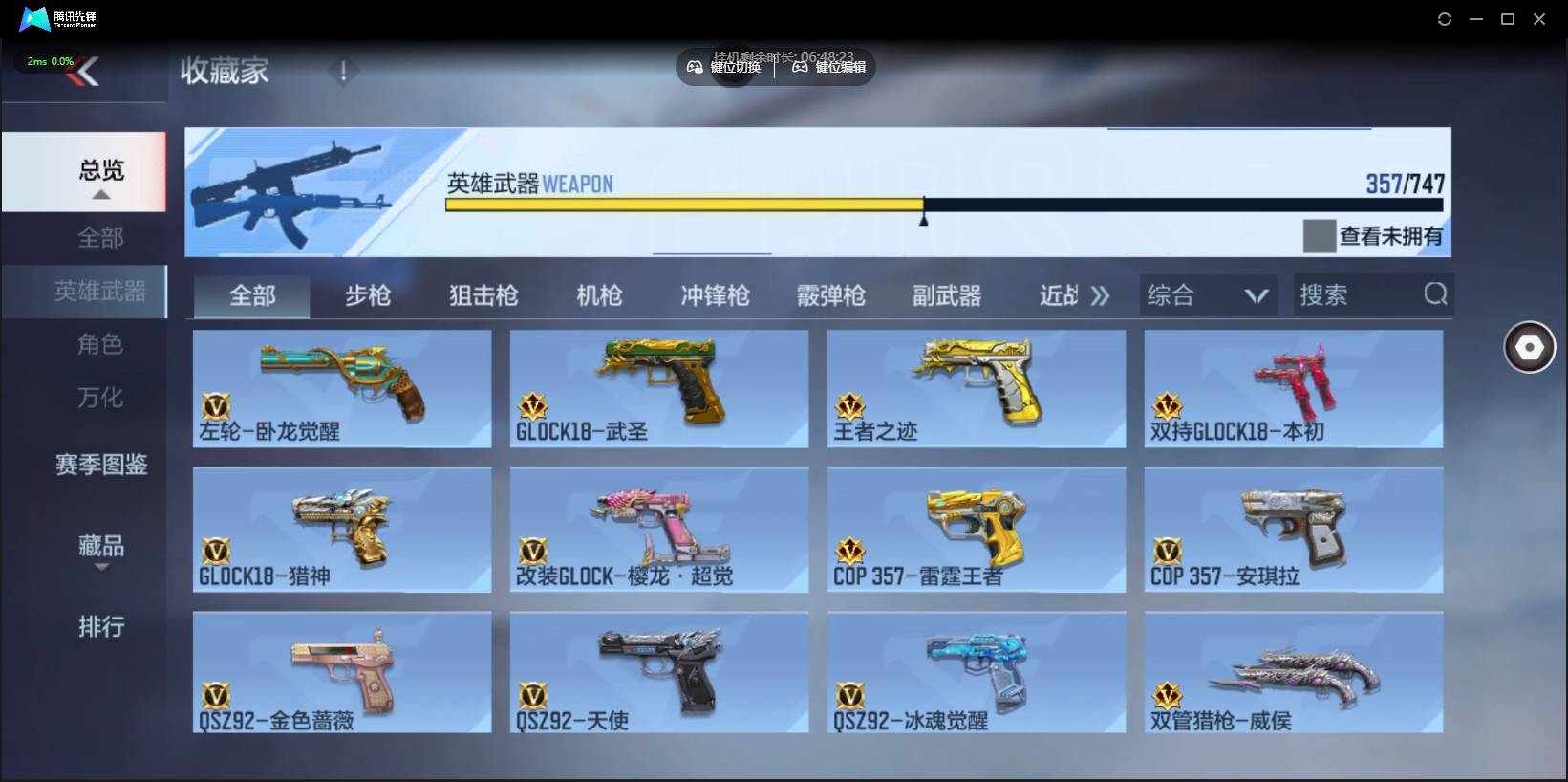Click the 键位切换 gamepad icon
Screen dimensions: 1568x782
695,67
